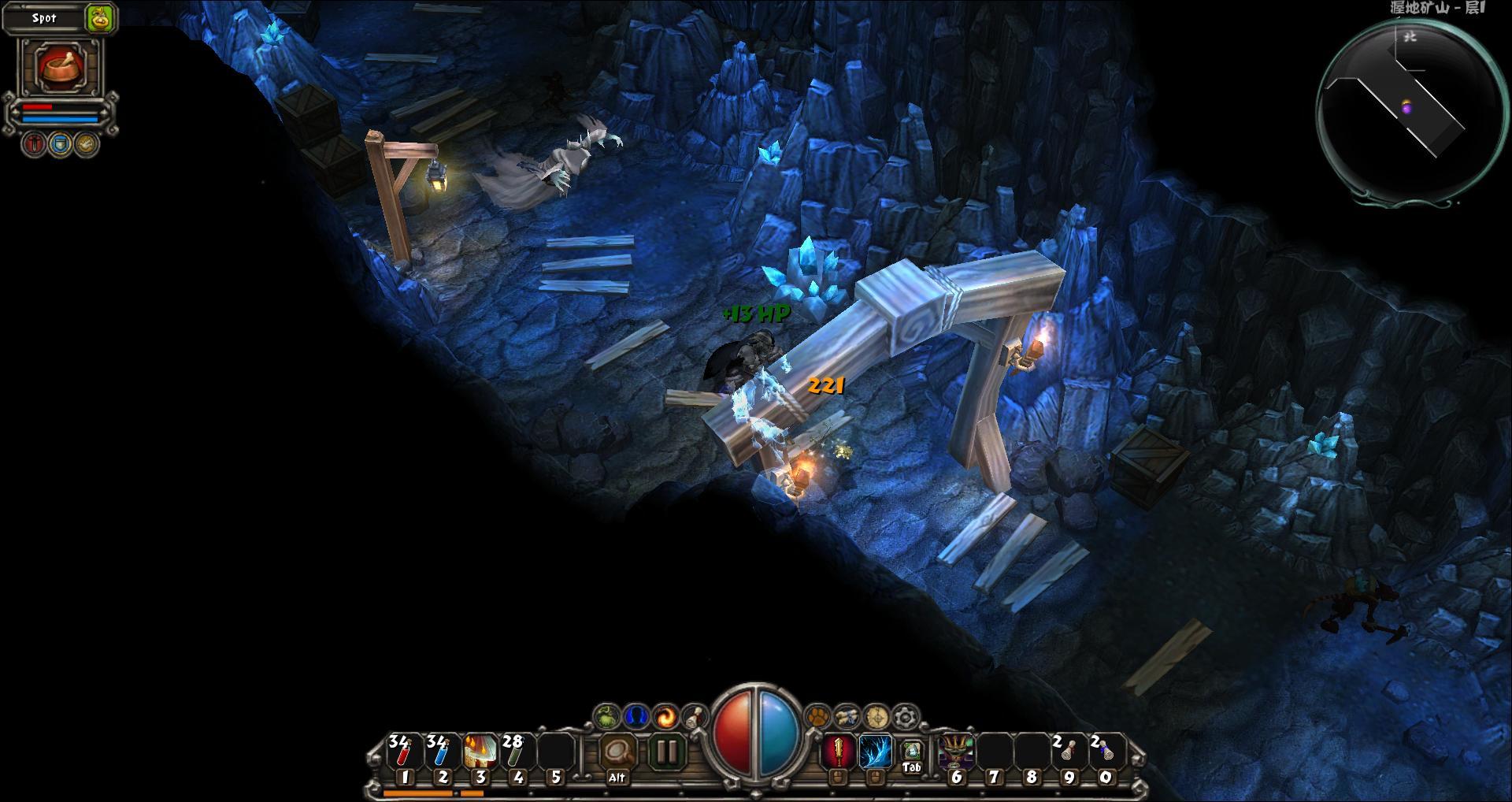The image size is (1512, 802).
Task: Set pet to defensive shield stance
Action: pos(60,144)
